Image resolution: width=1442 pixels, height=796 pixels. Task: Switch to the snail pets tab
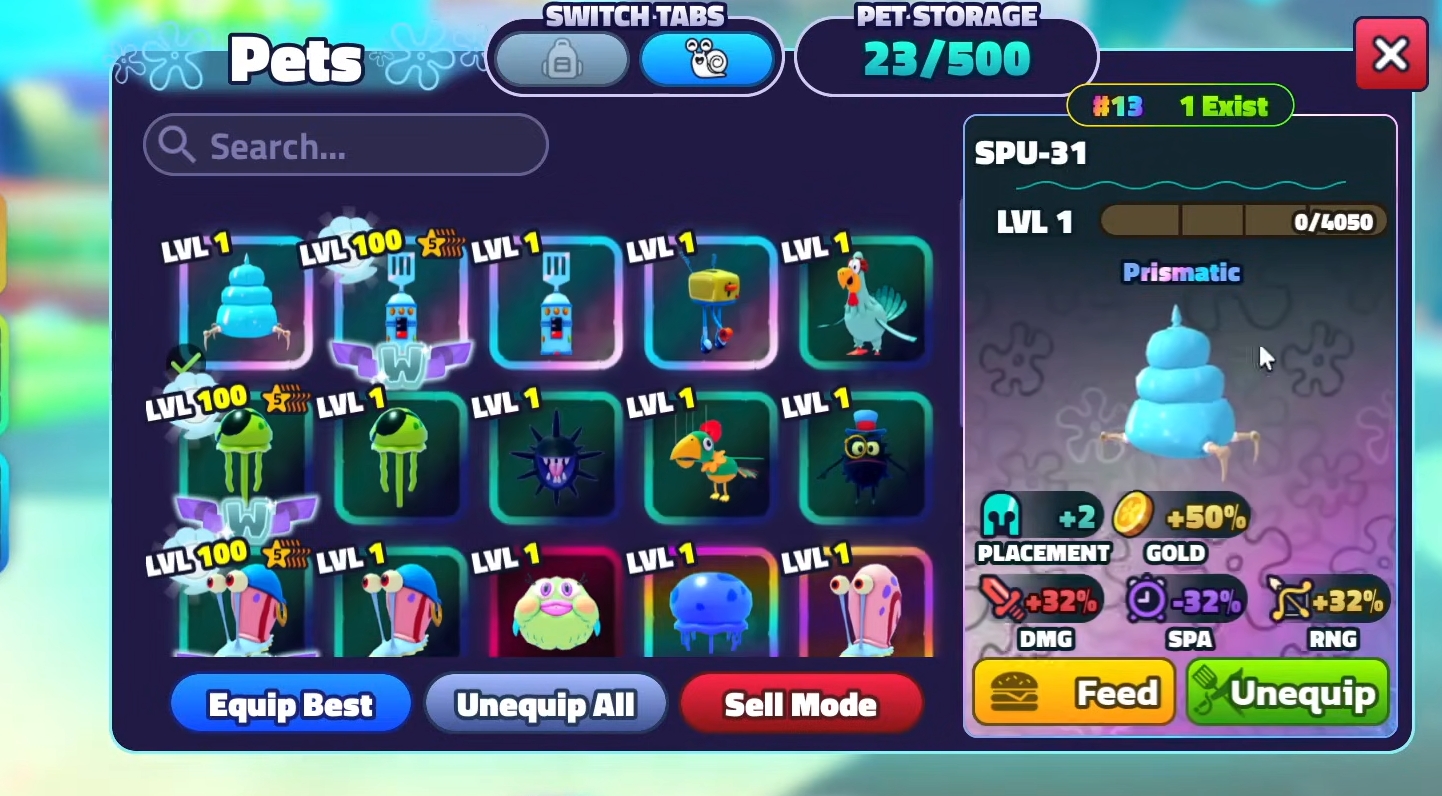click(x=709, y=58)
